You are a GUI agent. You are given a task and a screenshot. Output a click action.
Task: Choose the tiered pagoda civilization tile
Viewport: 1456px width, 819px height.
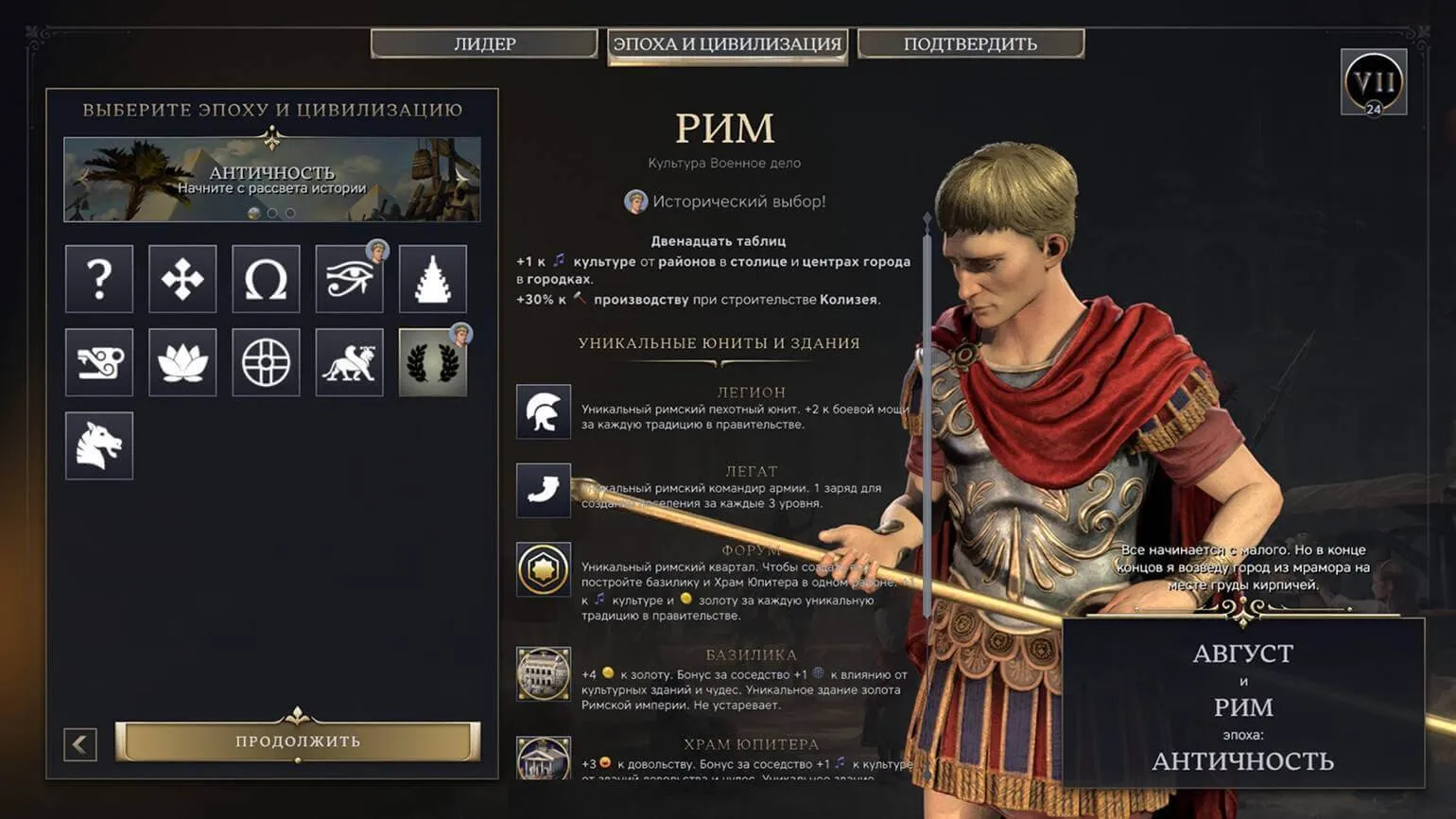point(432,279)
